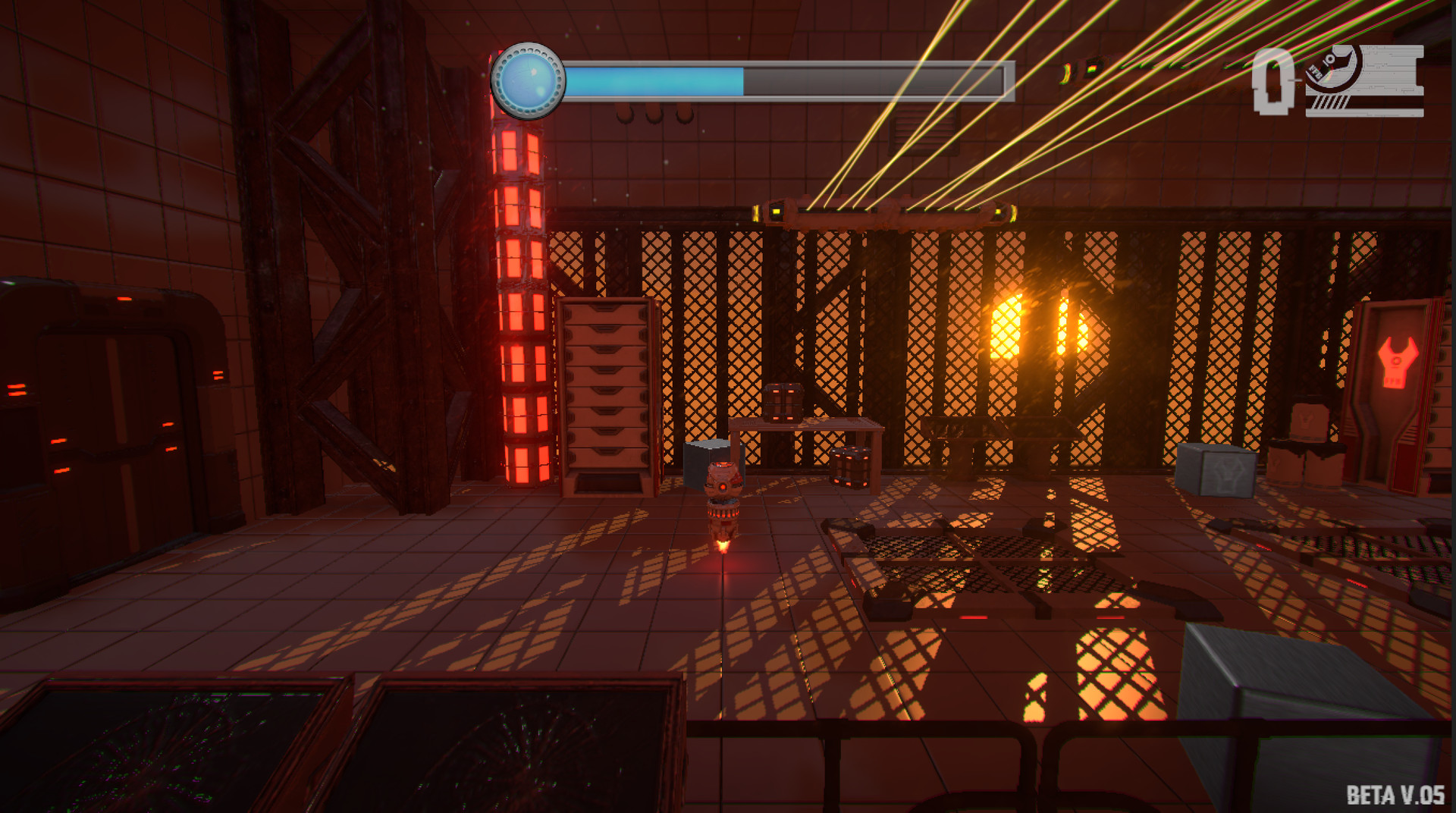The image size is (1456, 813).
Task: Click the wrench emblem on the gray crate
Action: tap(1227, 470)
